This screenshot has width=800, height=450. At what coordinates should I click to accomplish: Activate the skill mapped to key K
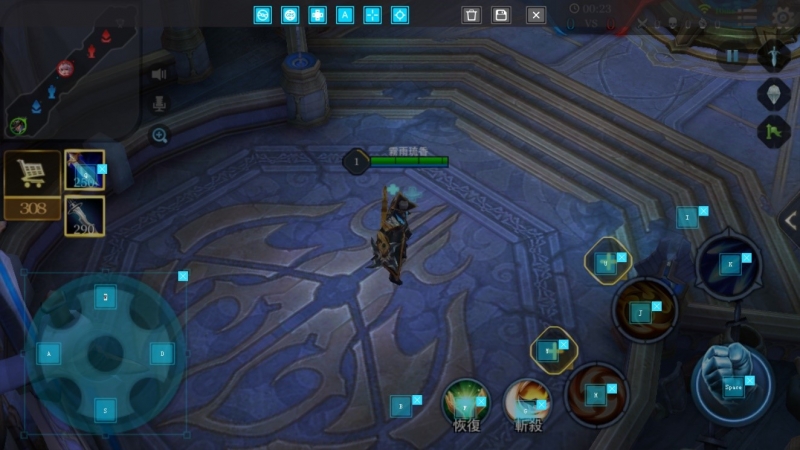pos(729,264)
